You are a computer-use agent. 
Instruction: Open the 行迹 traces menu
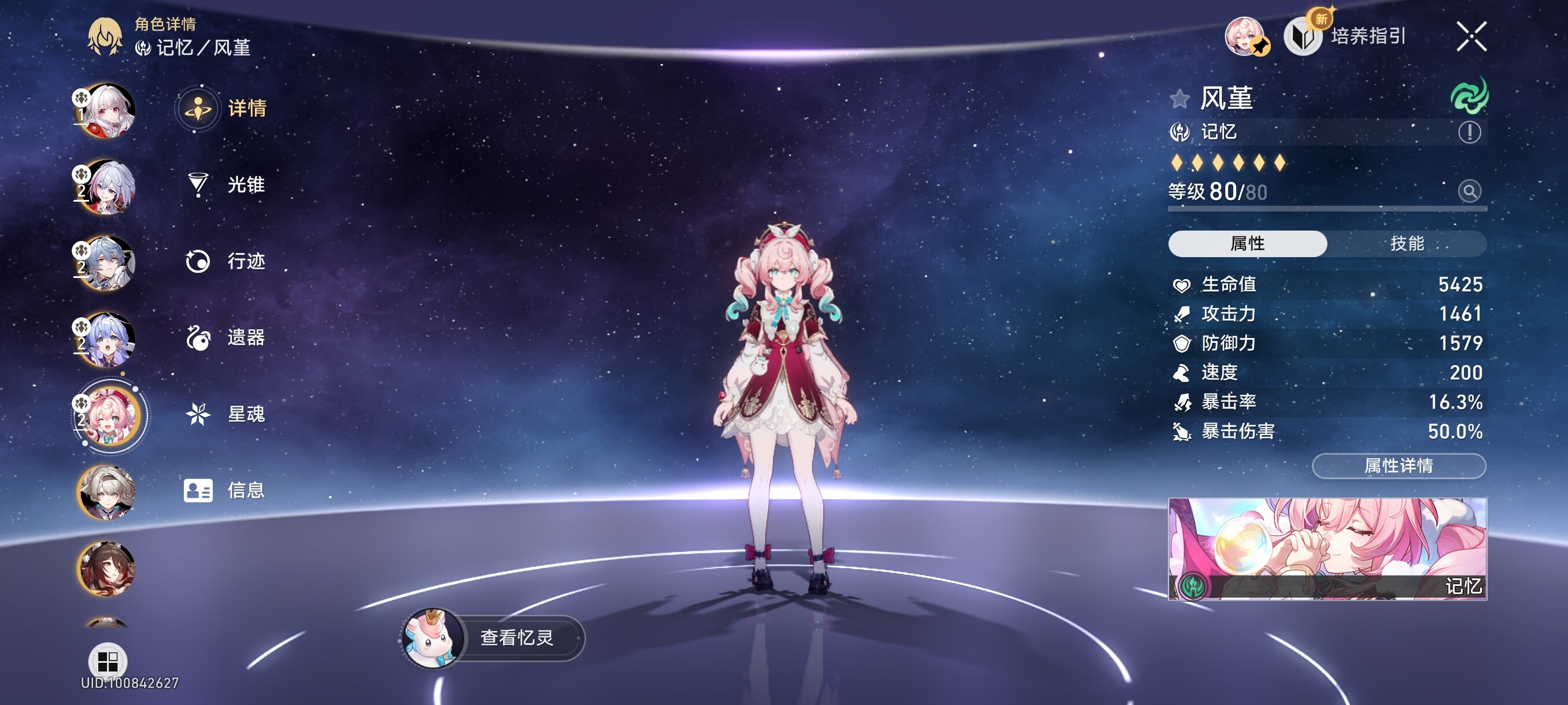pos(225,262)
